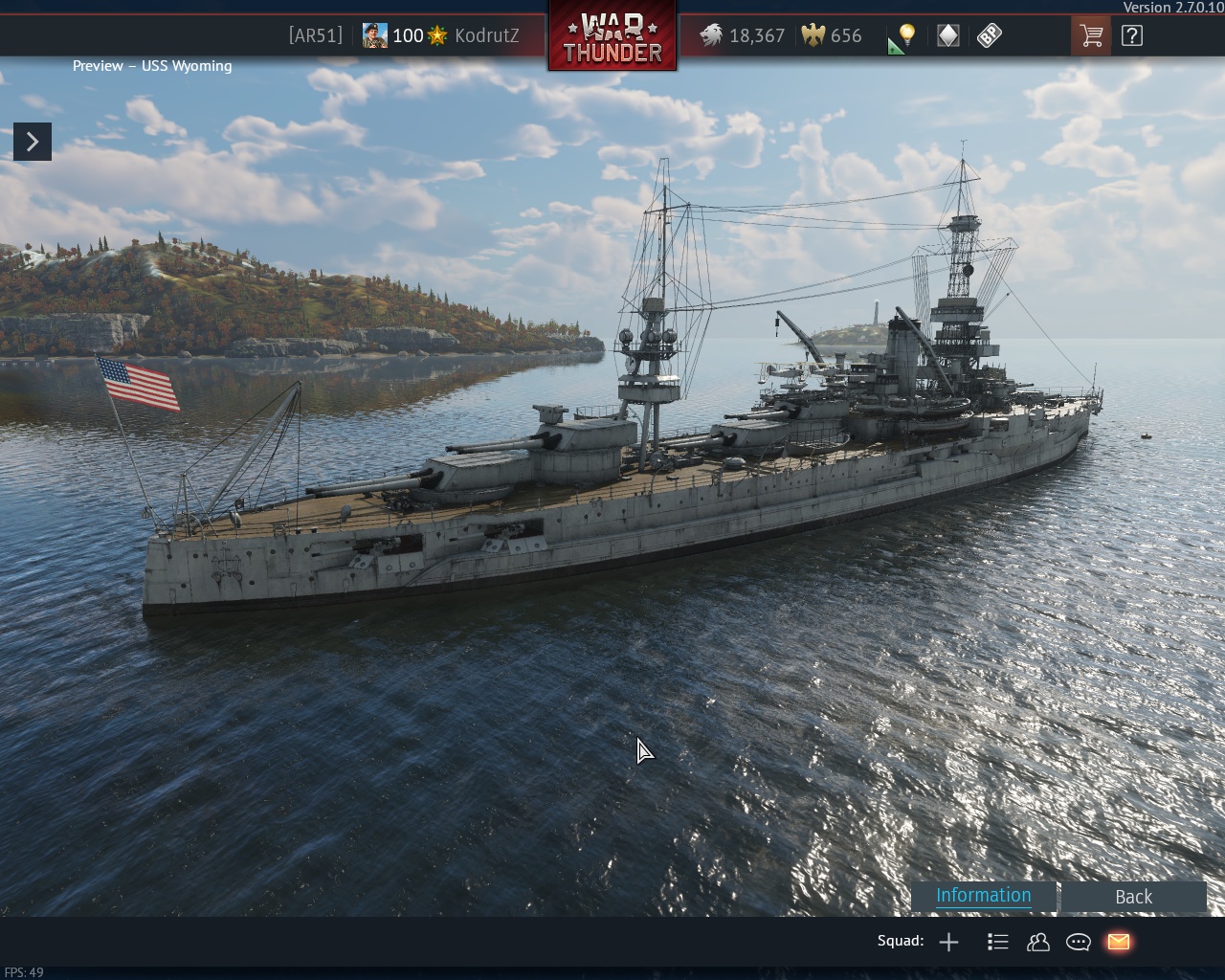
Task: Open the mail envelope inbox
Action: point(1118,943)
